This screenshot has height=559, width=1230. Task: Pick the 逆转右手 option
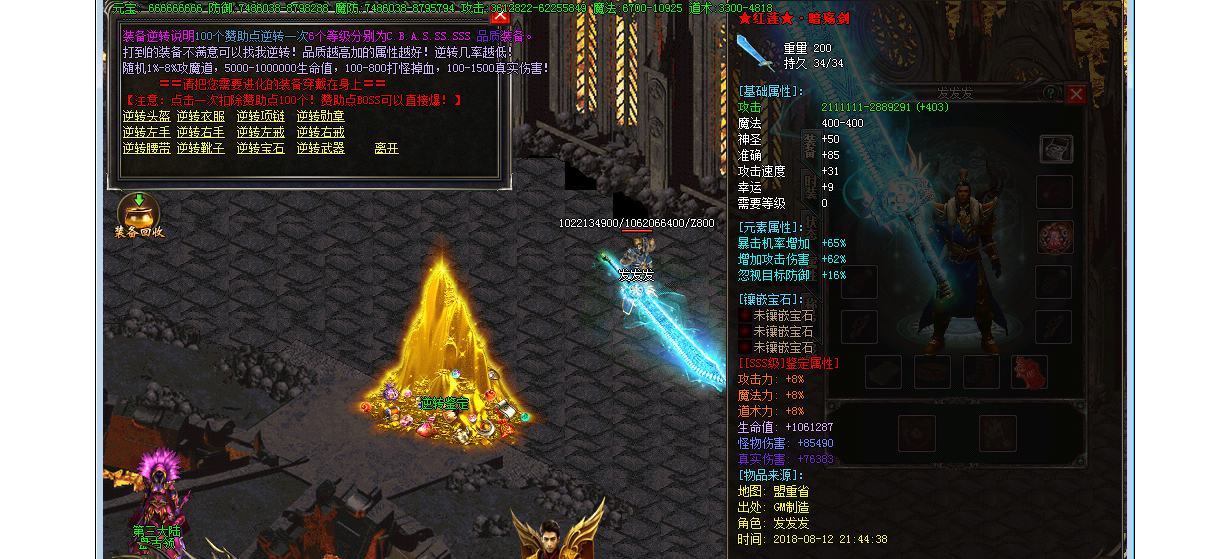(x=200, y=132)
